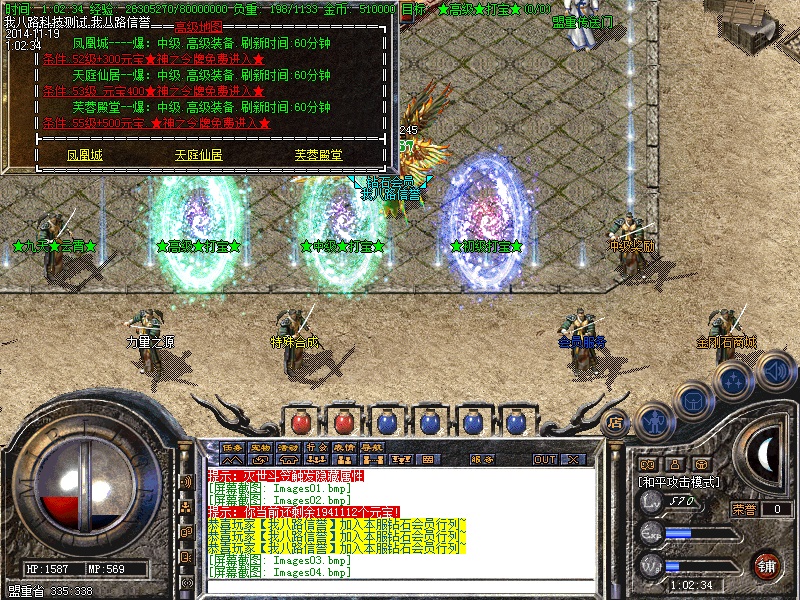Open the round 店 shop button
This screenshot has width=800, height=600.
point(616,422)
